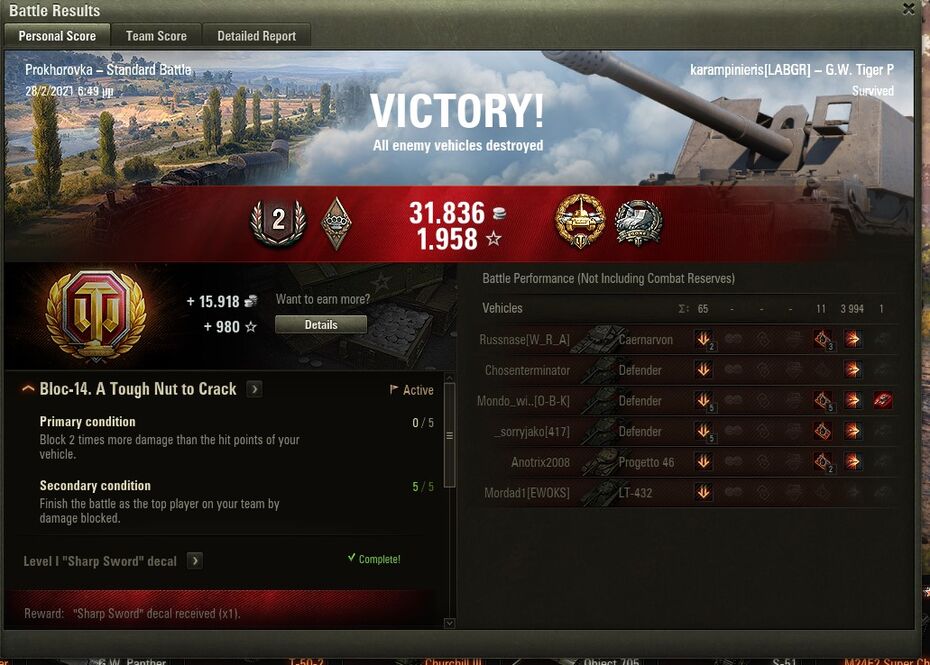Open the Detailed Report tab
Screen dimensions: 930x665
click(256, 36)
